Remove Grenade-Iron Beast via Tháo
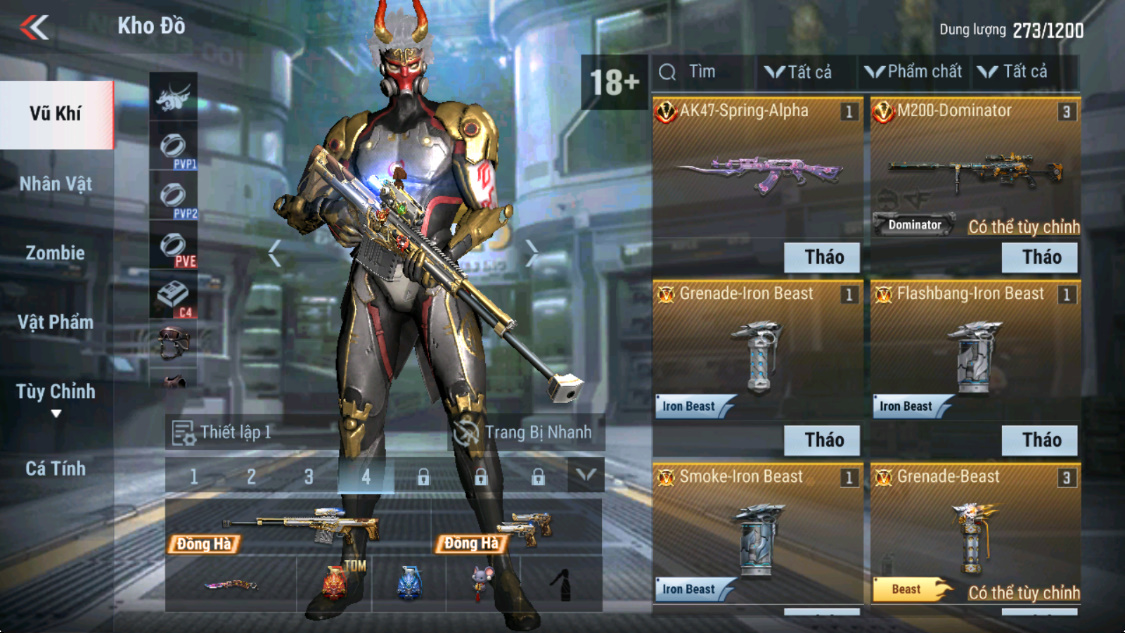1125x633 pixels. 824,440
